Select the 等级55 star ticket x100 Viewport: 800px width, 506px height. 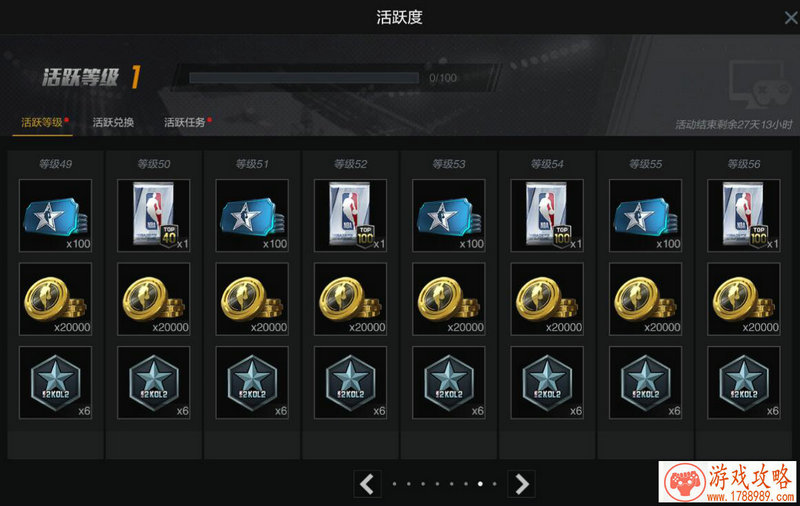[645, 216]
